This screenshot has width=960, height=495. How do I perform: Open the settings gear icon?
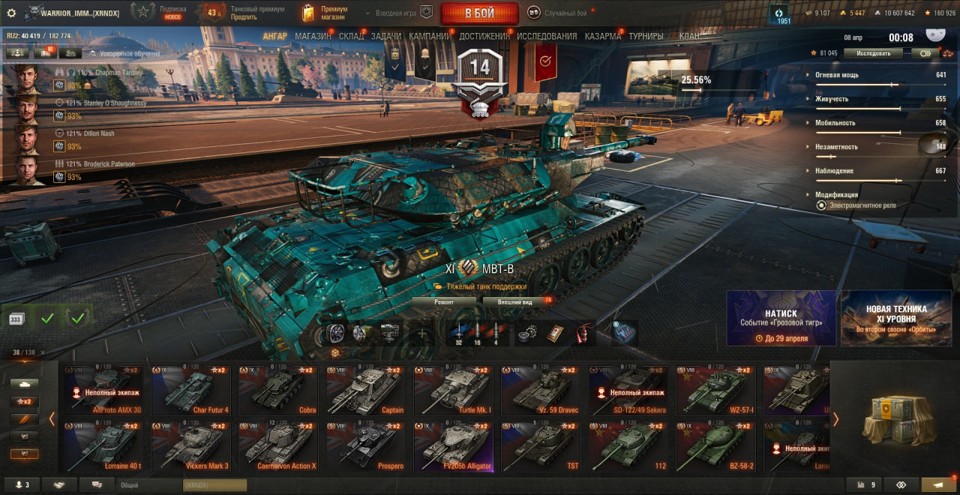click(x=12, y=13)
